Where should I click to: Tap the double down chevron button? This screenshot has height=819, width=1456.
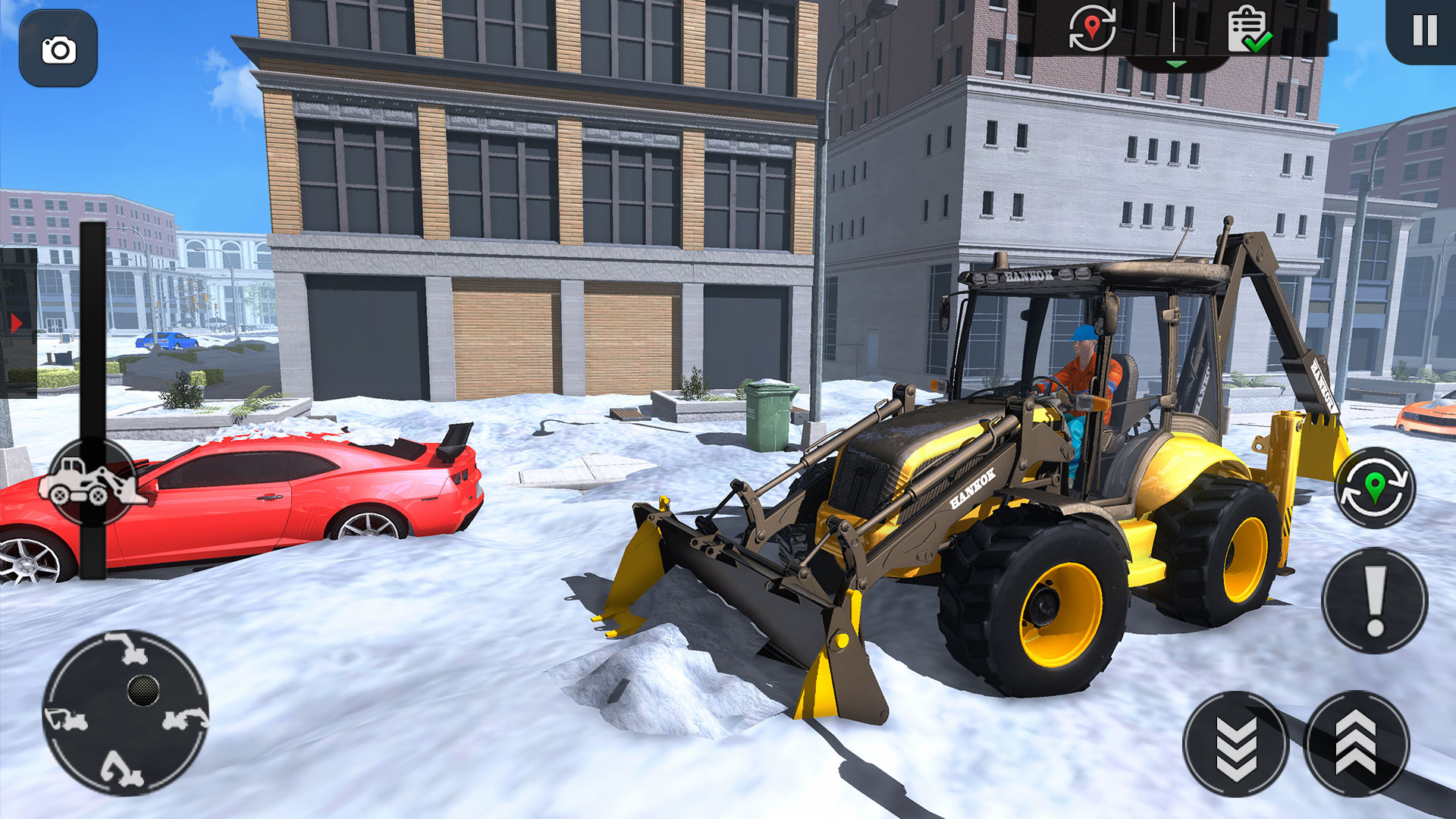[1235, 744]
